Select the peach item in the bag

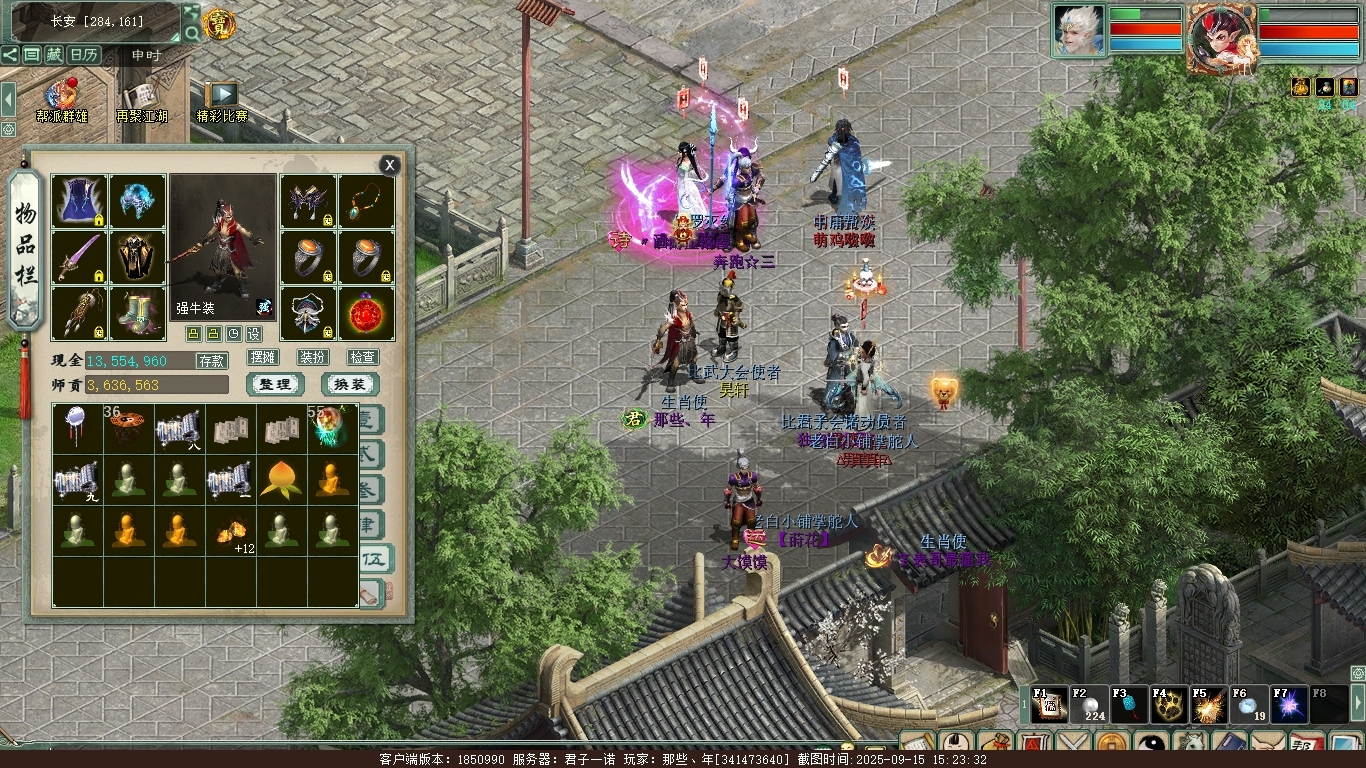coord(281,479)
